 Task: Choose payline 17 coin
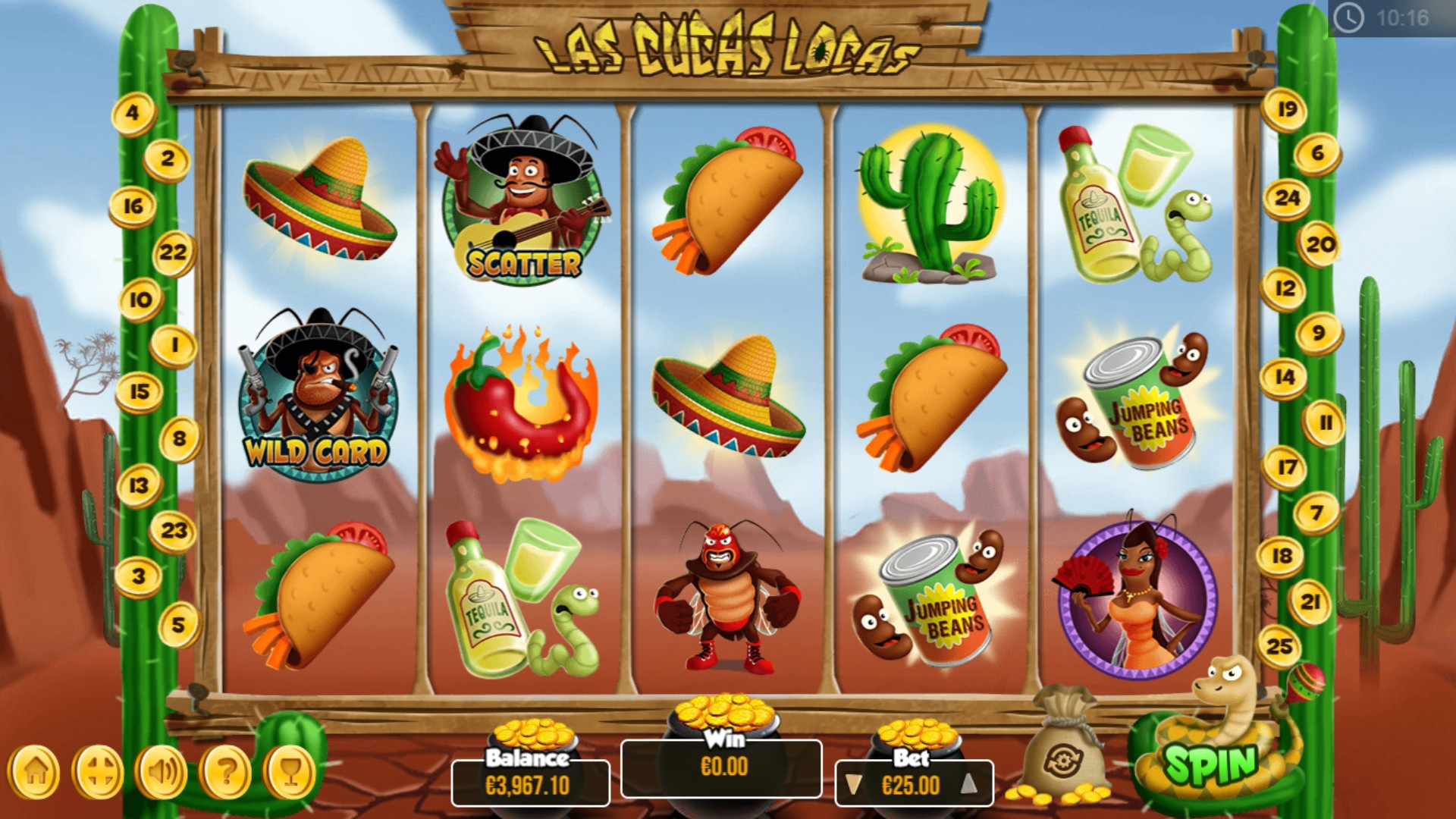tap(1286, 467)
